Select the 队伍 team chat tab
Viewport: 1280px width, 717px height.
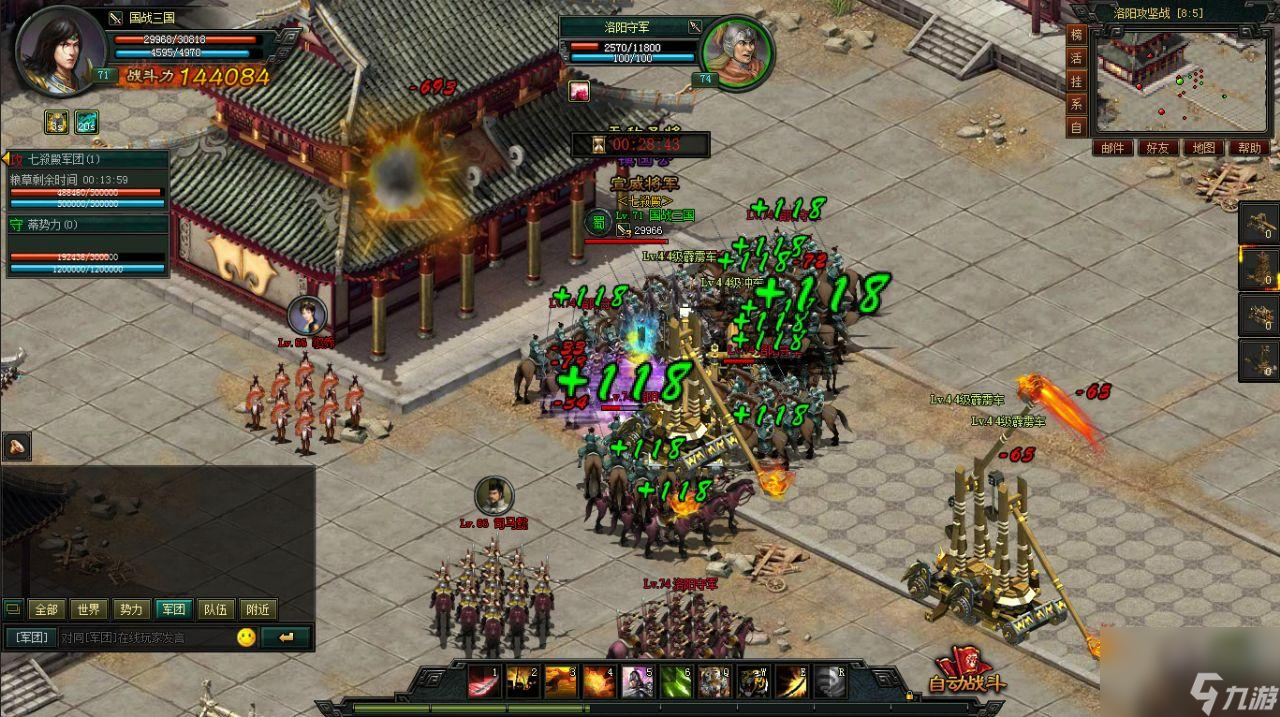(x=215, y=609)
